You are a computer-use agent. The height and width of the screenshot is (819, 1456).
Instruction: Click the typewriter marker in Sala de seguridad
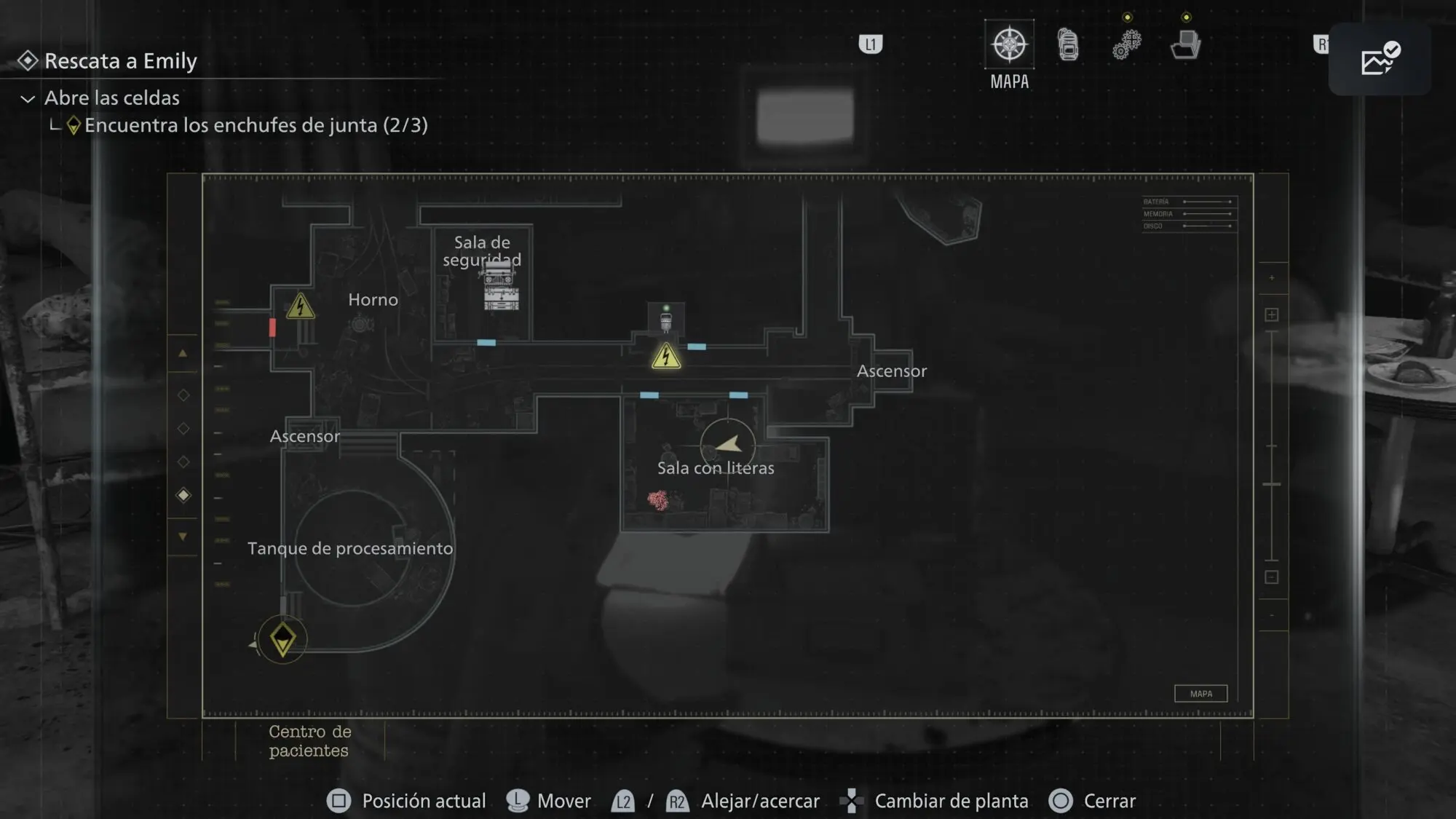[501, 288]
